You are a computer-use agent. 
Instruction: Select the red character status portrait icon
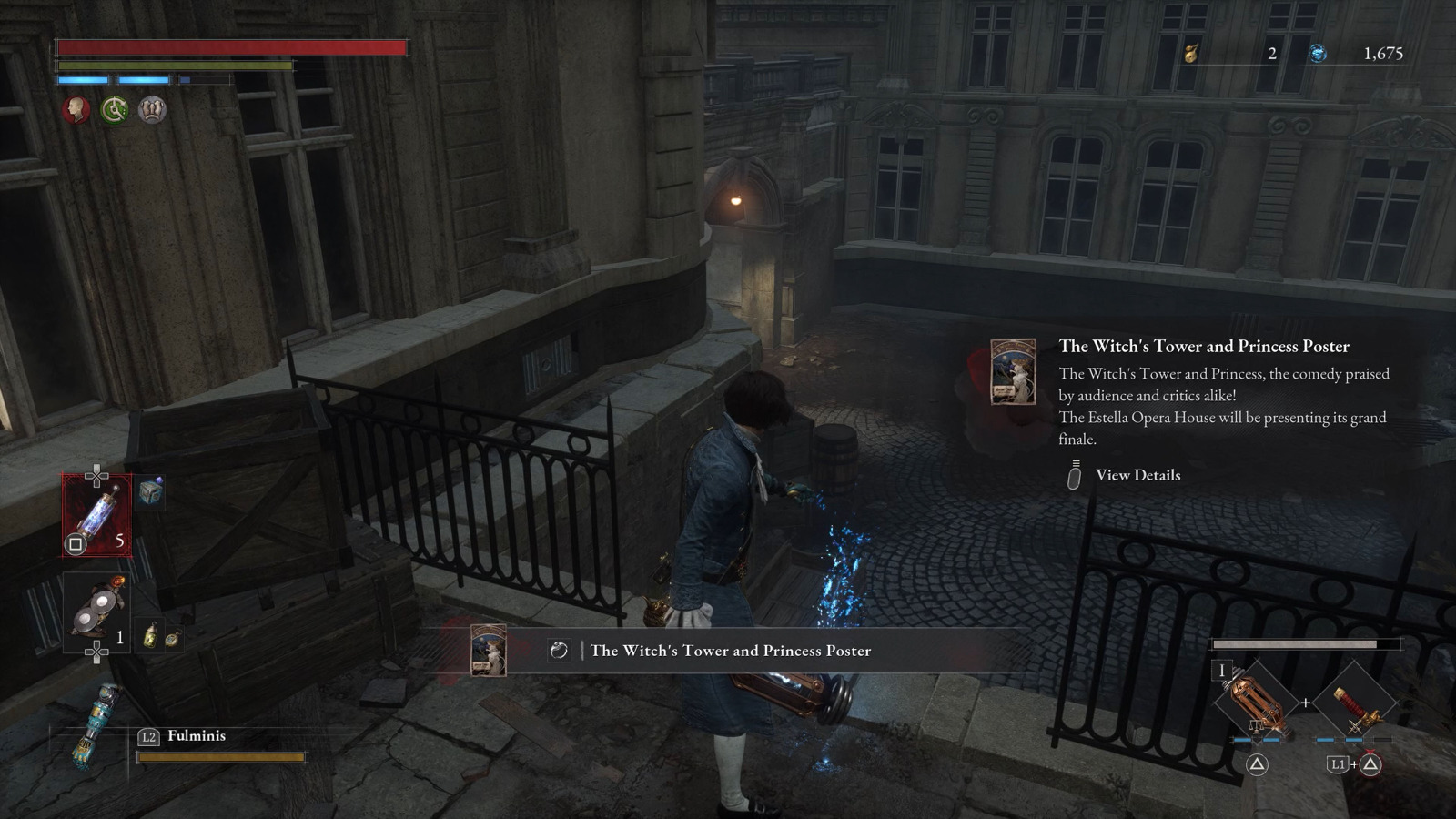pos(76,111)
